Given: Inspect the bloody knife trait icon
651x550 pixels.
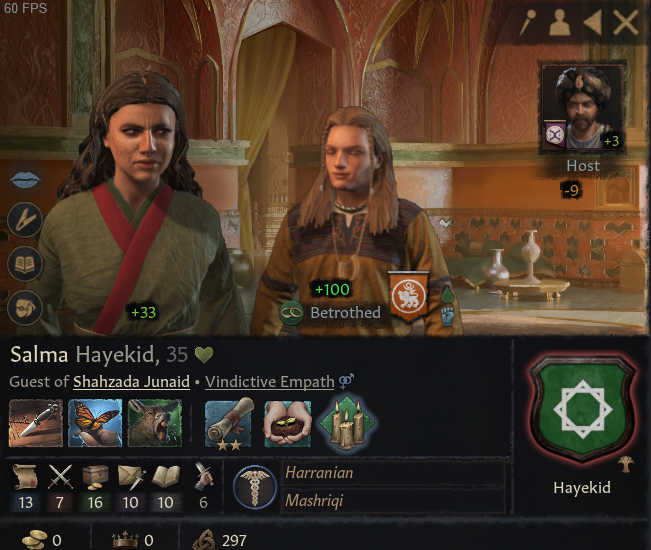Looking at the screenshot, I should coord(36,423).
